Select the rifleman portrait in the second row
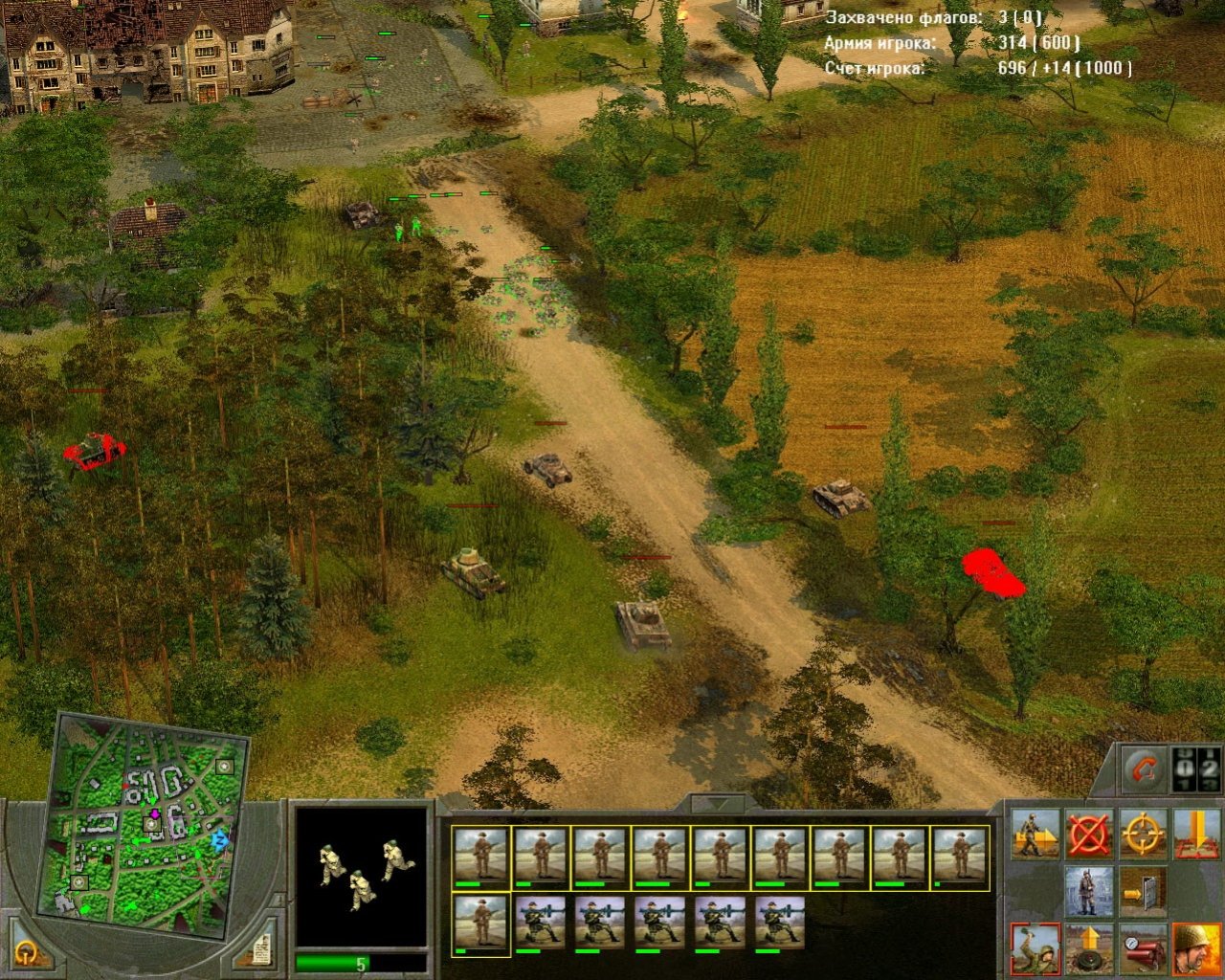 (x=480, y=925)
